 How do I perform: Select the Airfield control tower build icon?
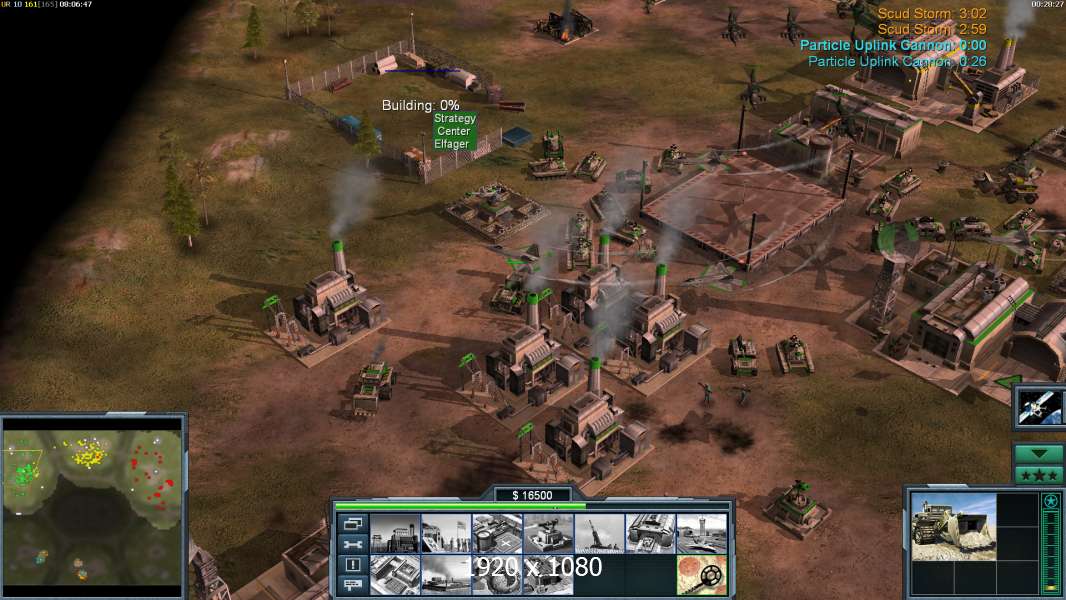[701, 533]
